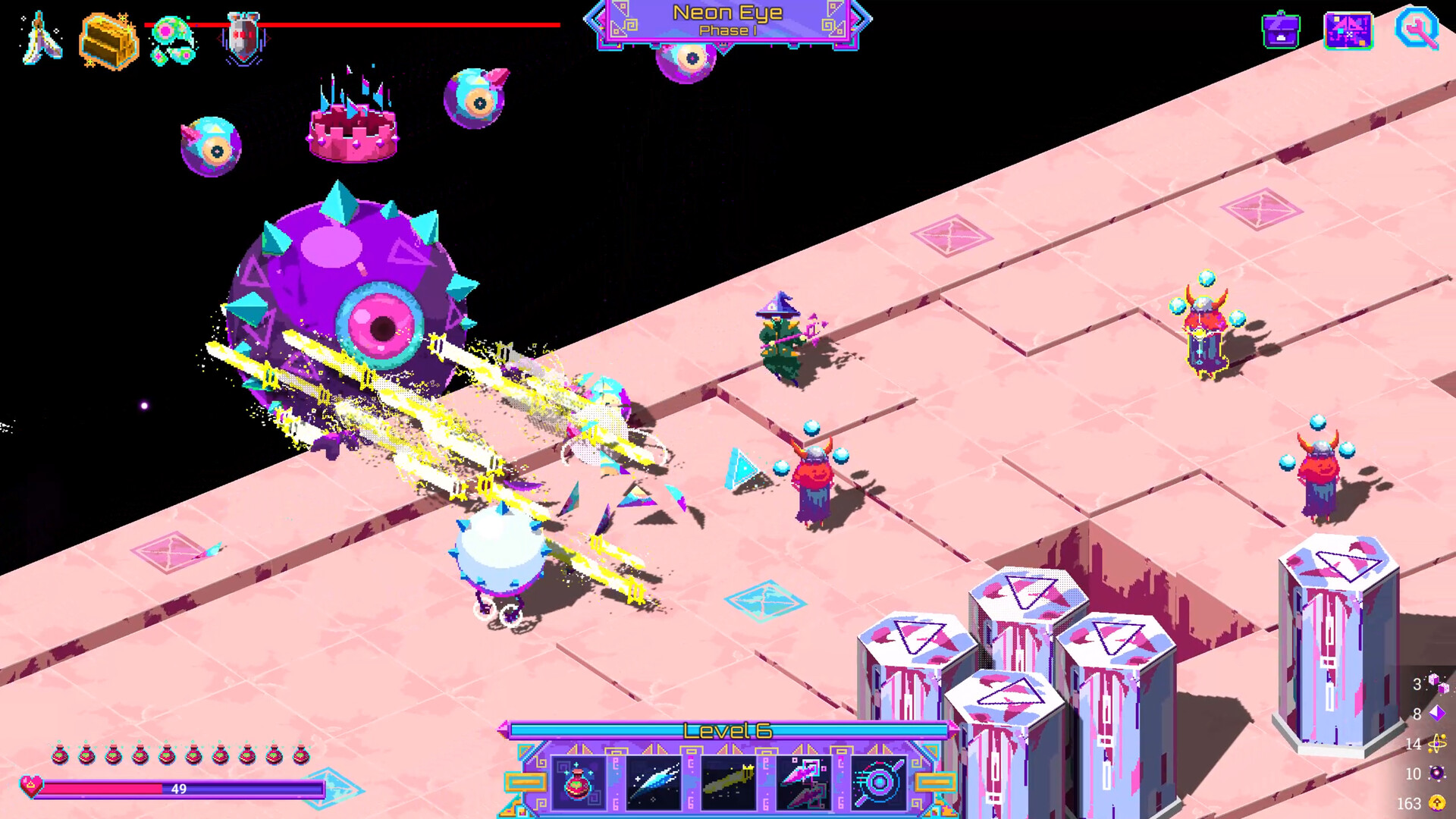
Task: Activate the white-blue comet ability
Action: pos(654,783)
